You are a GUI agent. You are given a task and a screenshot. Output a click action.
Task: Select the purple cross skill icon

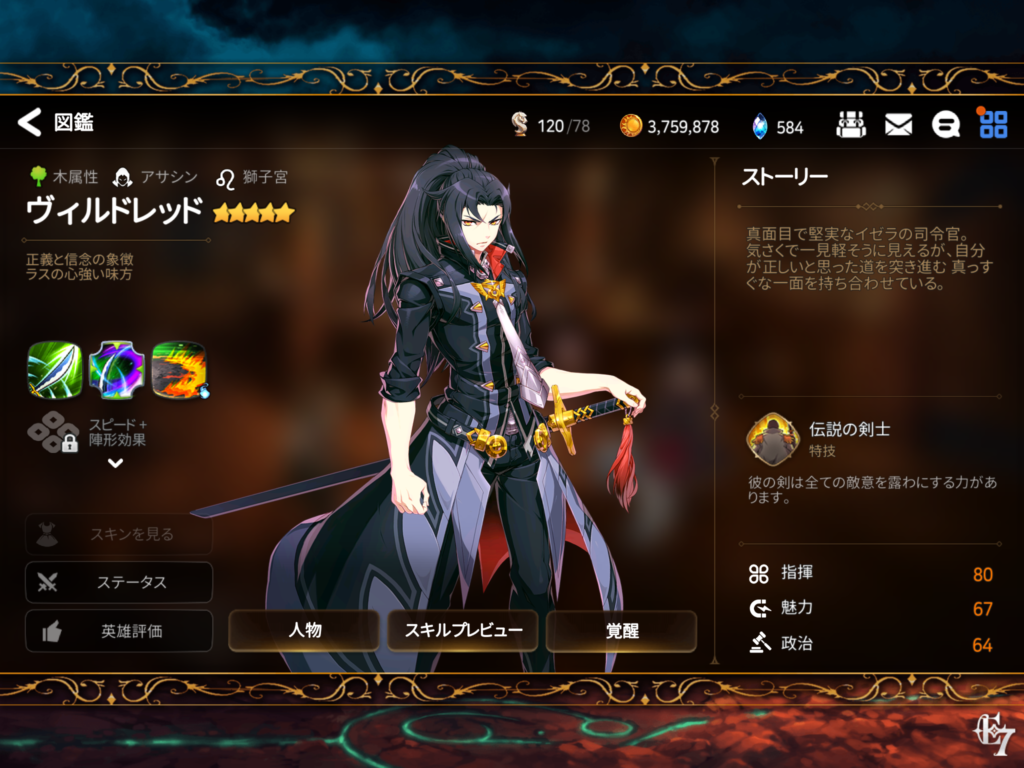(x=116, y=370)
